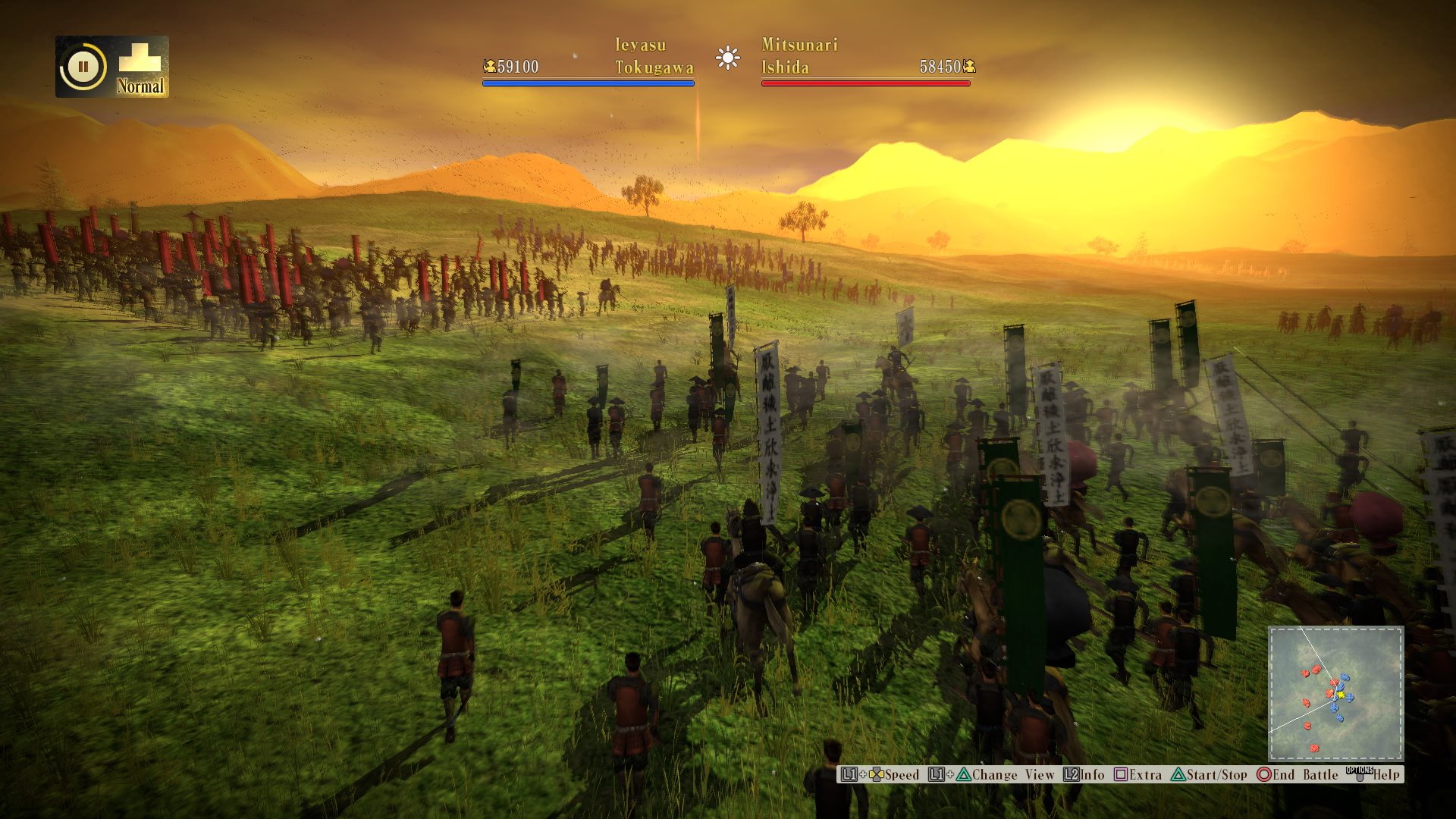Click the pause button in the top-left
The image size is (1456, 819).
click(83, 67)
